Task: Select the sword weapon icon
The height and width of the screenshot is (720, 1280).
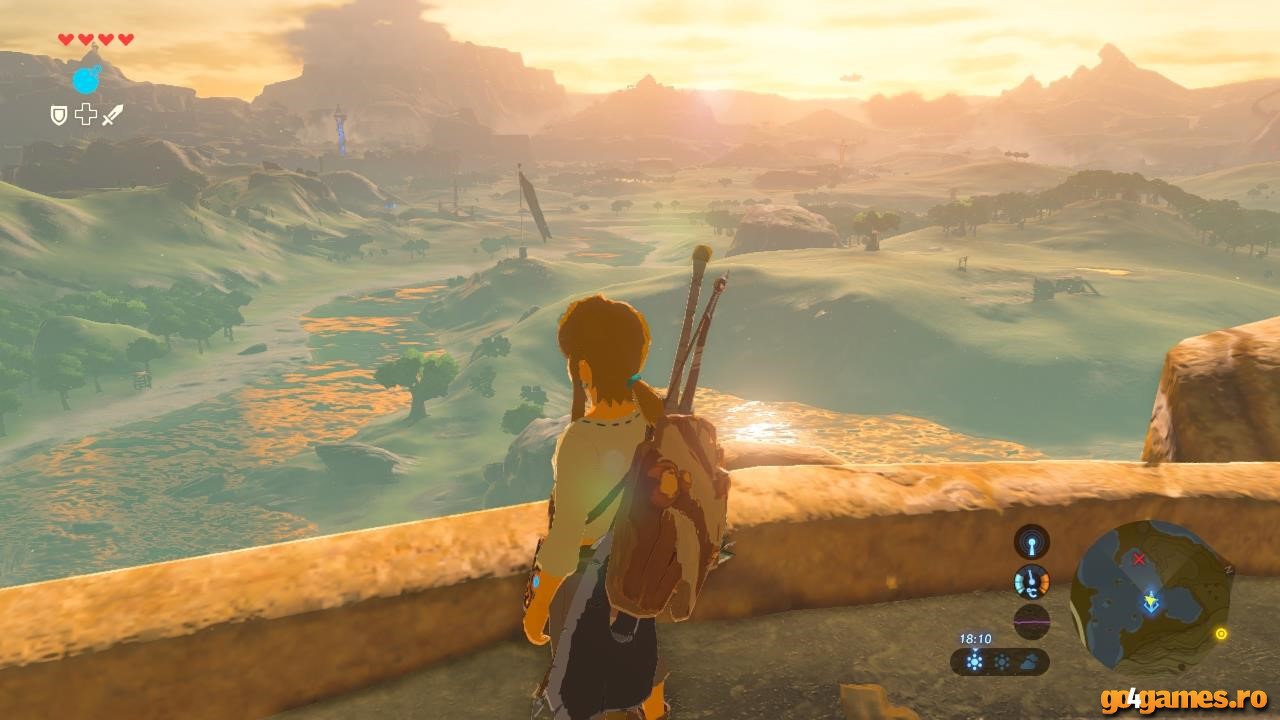Action: click(112, 116)
